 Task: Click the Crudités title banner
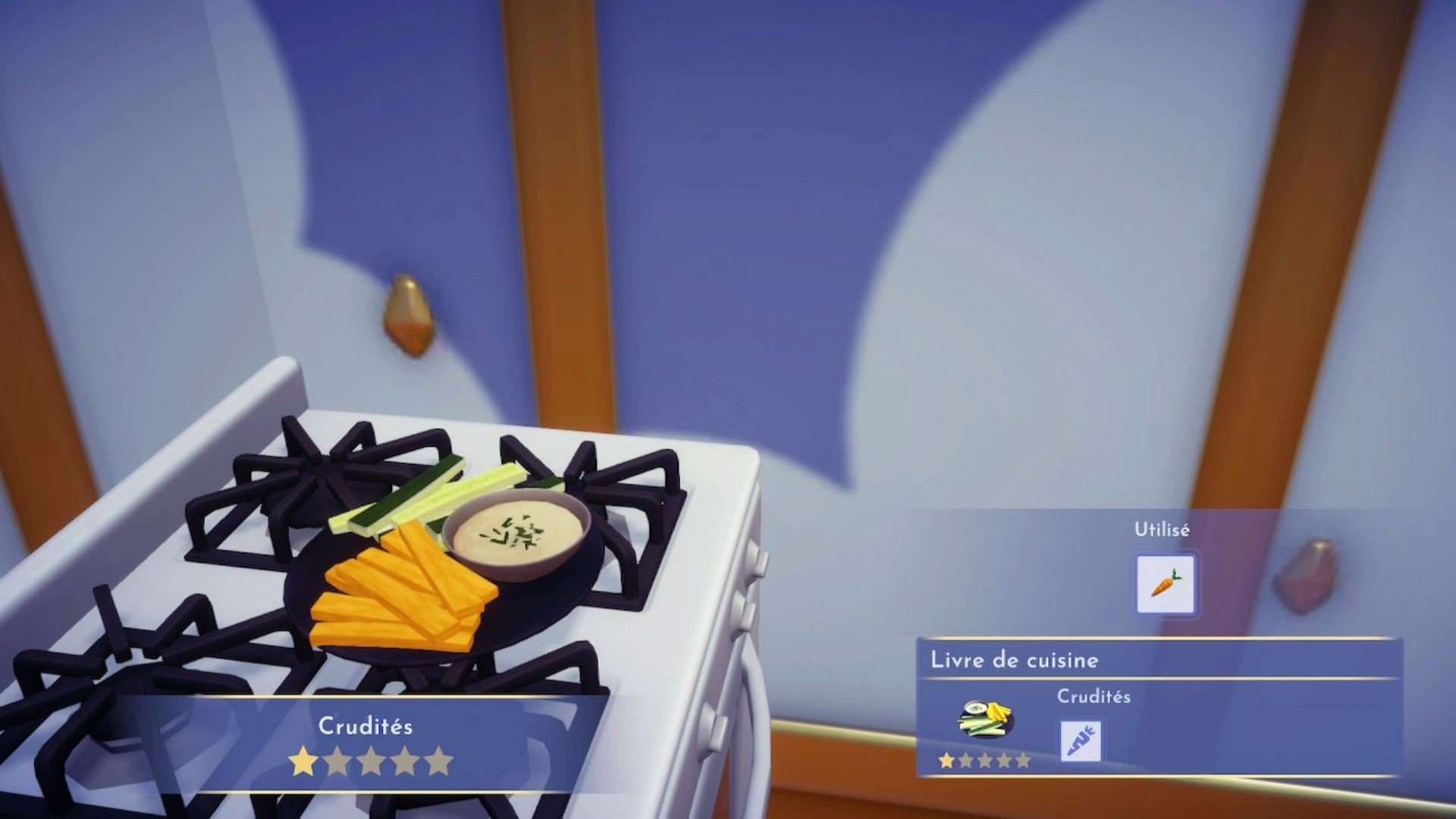[366, 726]
